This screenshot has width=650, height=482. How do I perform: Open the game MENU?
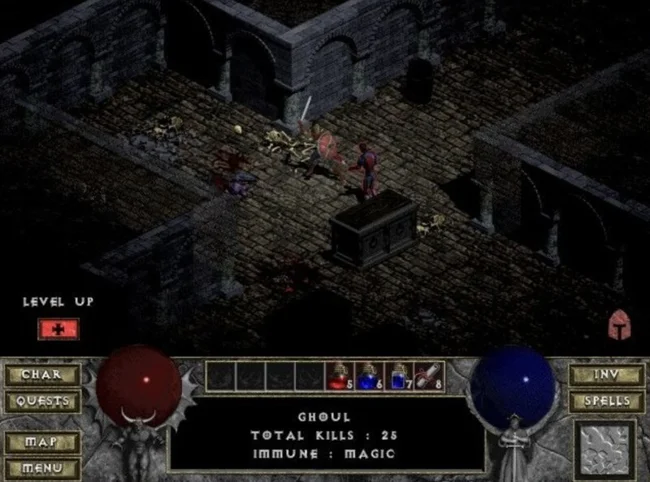click(41, 466)
